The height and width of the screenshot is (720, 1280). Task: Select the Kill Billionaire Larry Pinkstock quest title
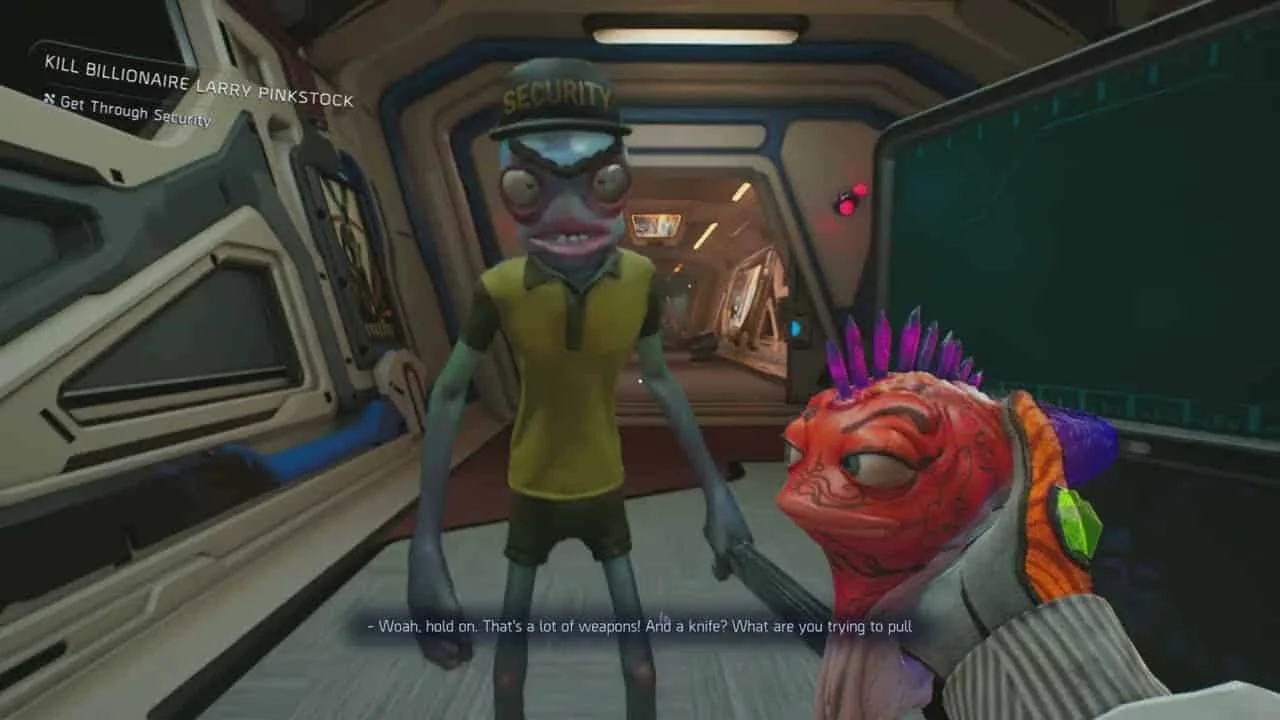pos(198,80)
